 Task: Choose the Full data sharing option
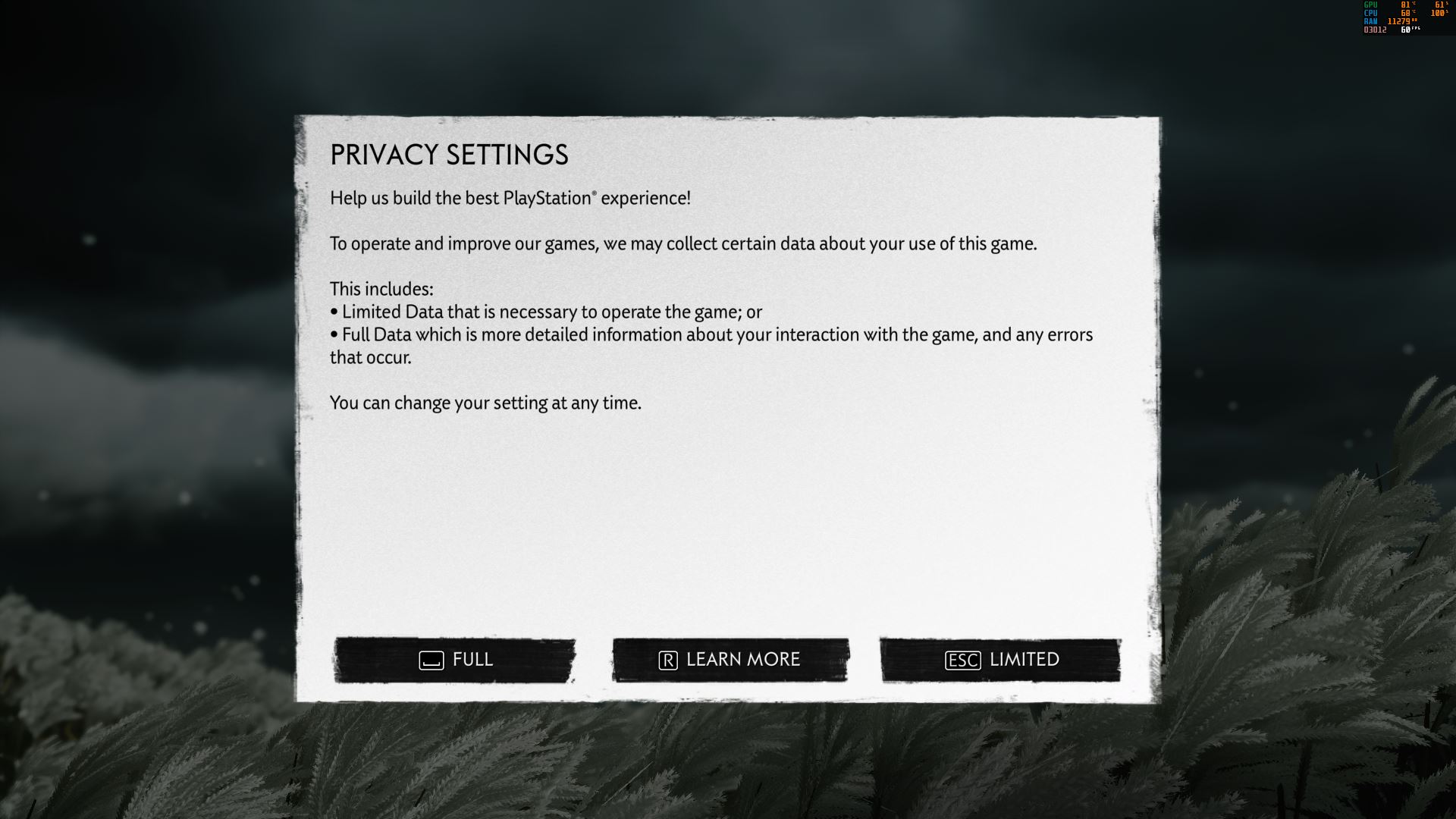(x=455, y=660)
